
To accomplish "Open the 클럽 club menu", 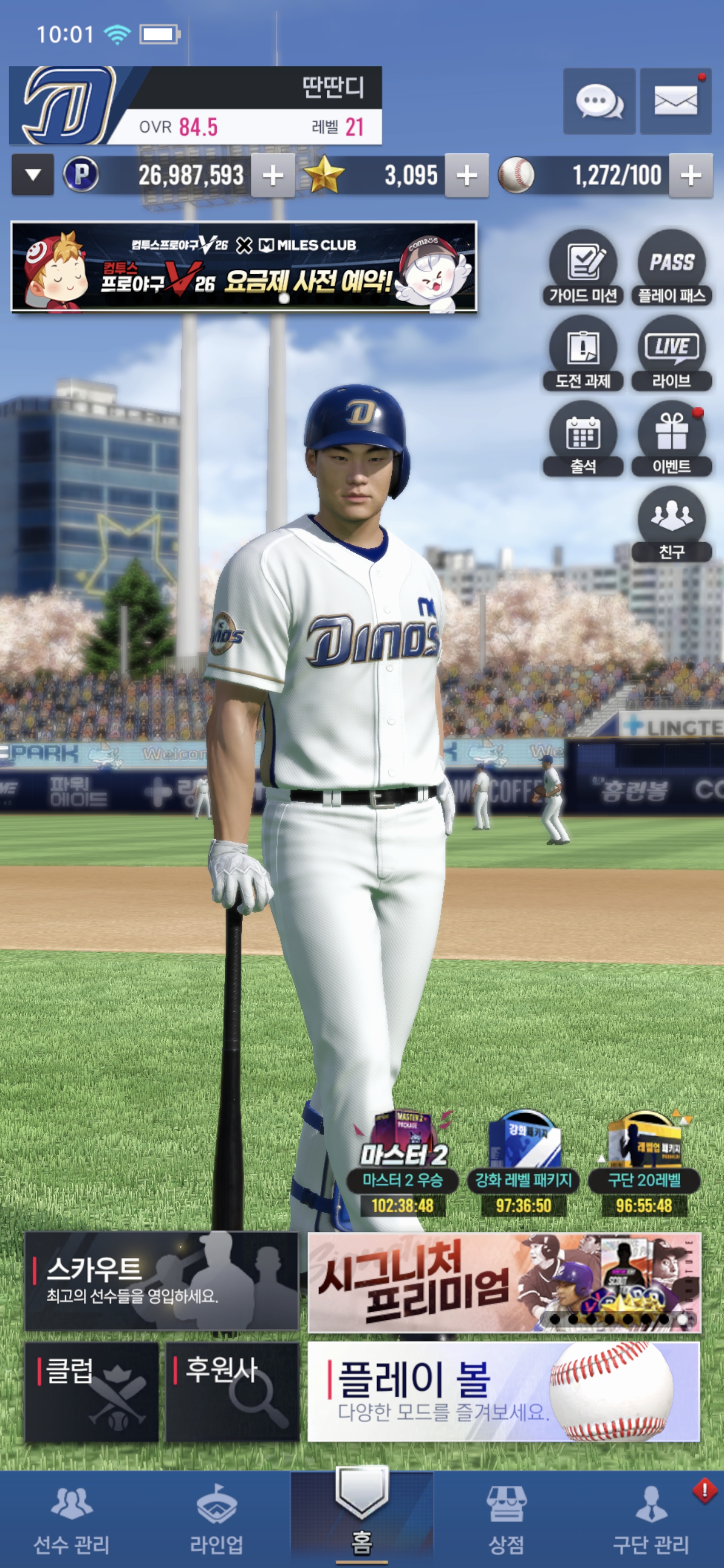I will [92, 1392].
